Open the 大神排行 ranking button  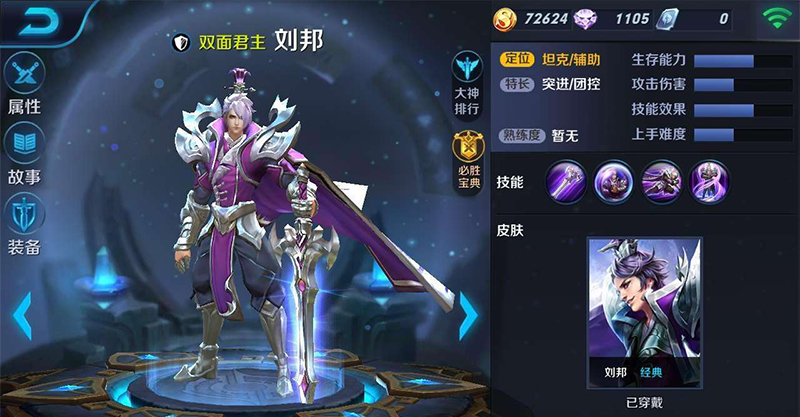point(466,82)
